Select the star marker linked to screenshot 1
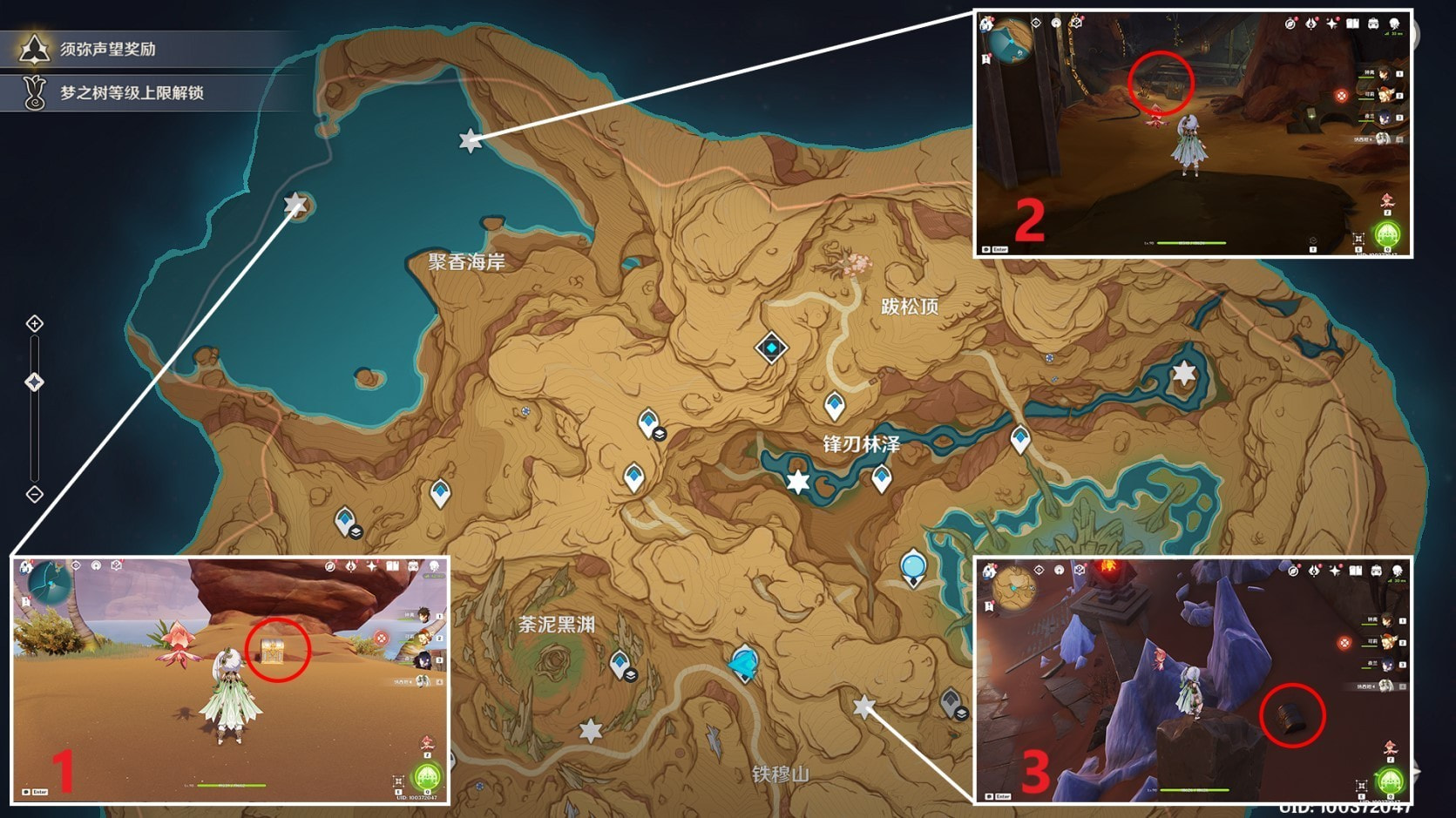 click(295, 205)
